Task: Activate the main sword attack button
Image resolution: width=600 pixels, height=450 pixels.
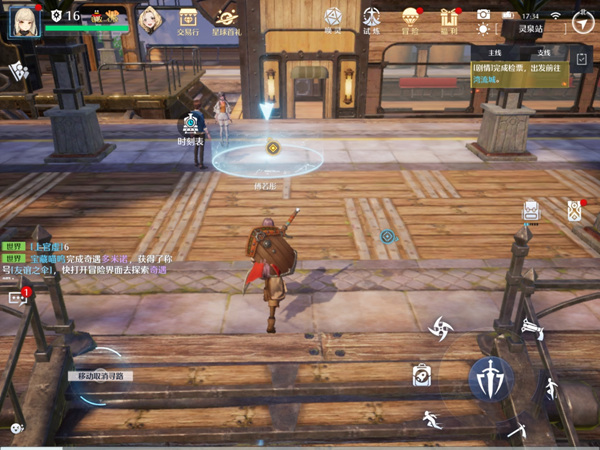Action: pos(491,378)
